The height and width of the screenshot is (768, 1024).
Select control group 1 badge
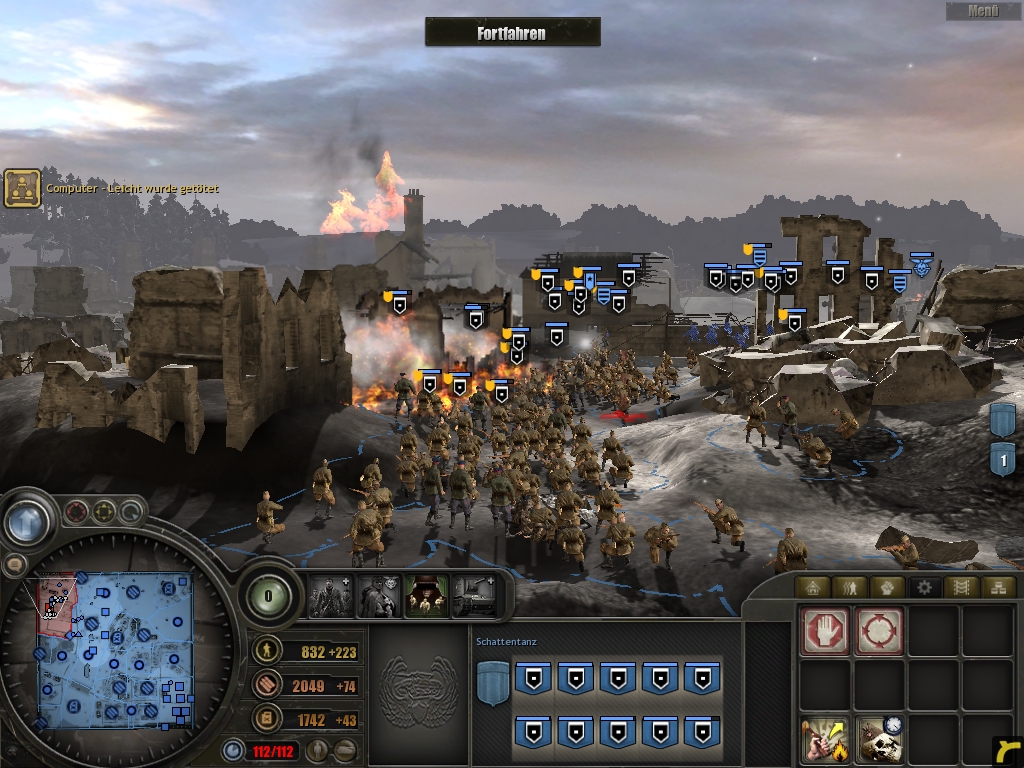(1002, 460)
